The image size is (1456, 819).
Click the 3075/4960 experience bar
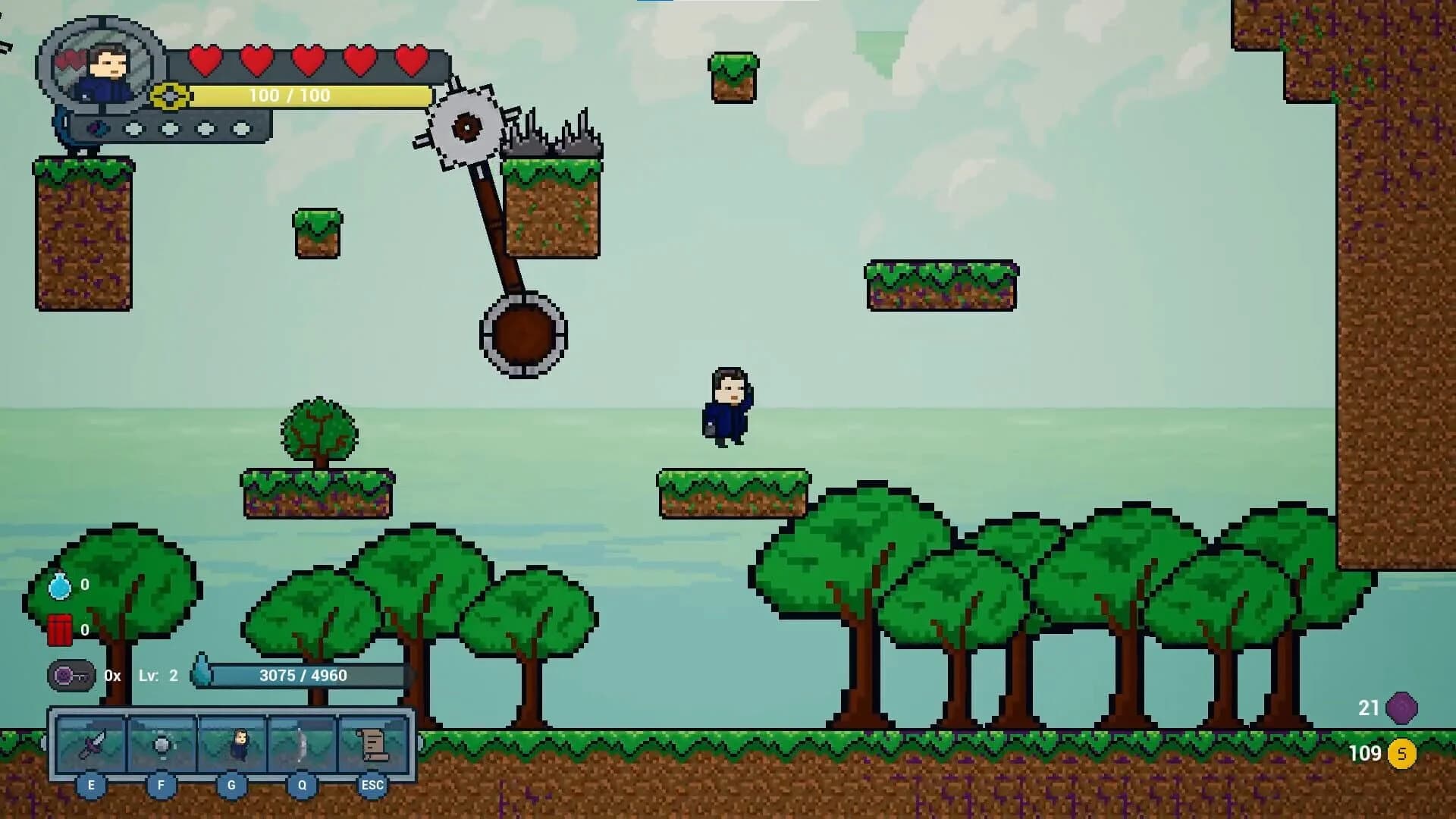tap(303, 674)
